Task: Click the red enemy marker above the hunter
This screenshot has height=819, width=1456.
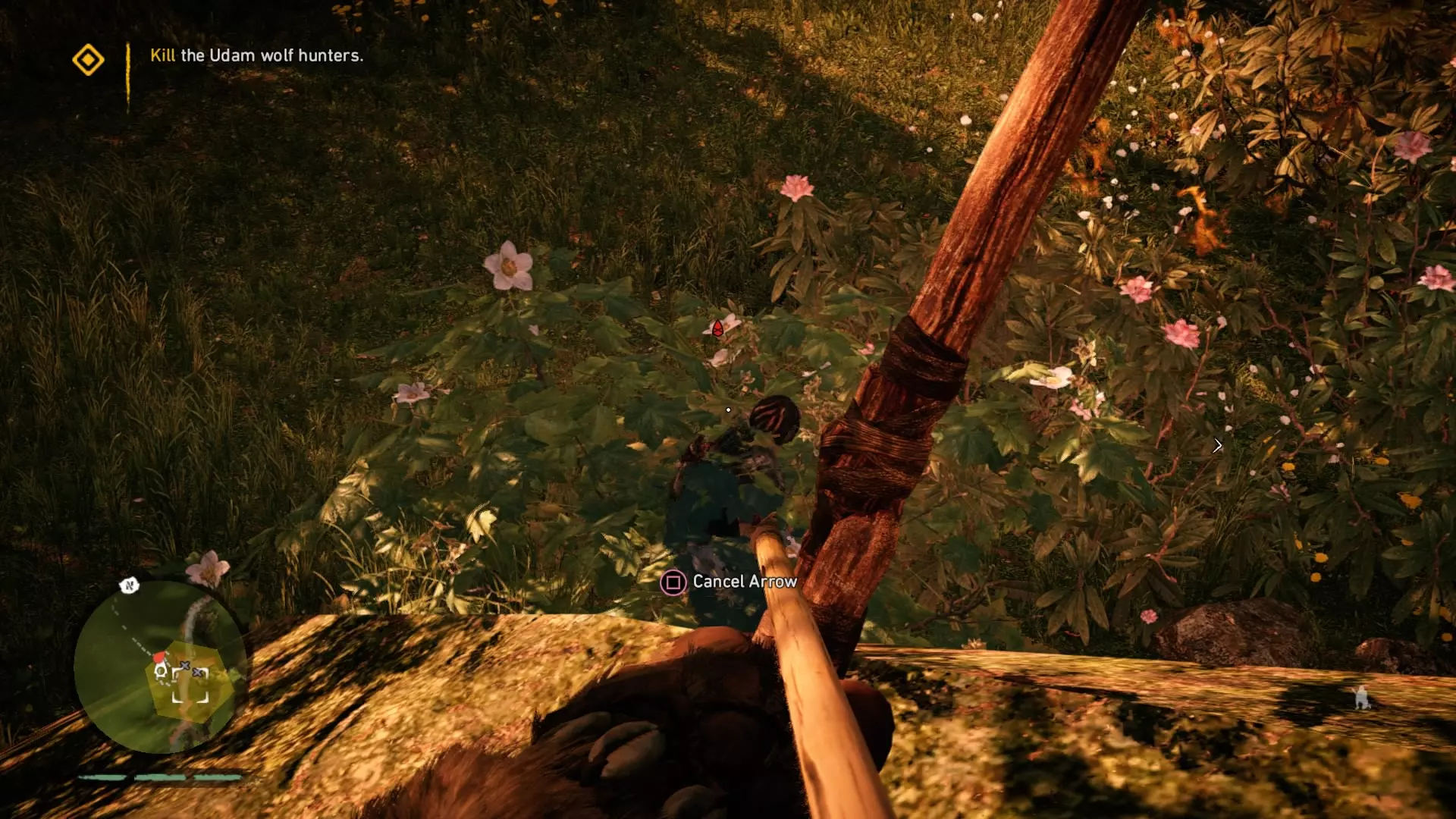Action: pos(717,328)
